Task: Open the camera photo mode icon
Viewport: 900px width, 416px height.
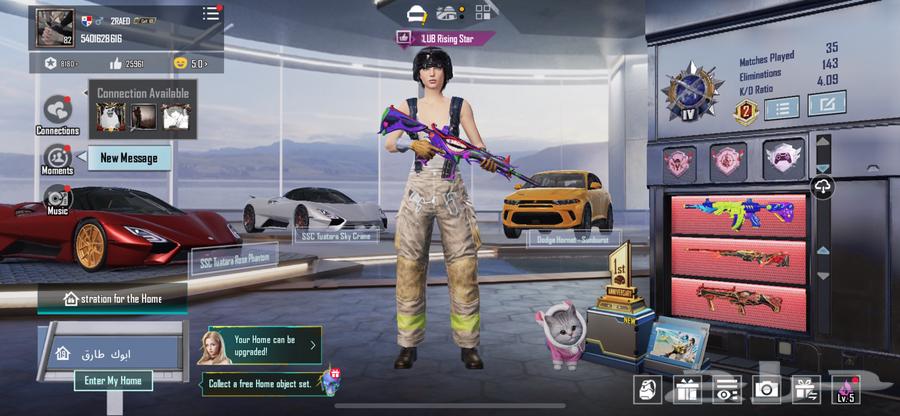Action: (767, 390)
